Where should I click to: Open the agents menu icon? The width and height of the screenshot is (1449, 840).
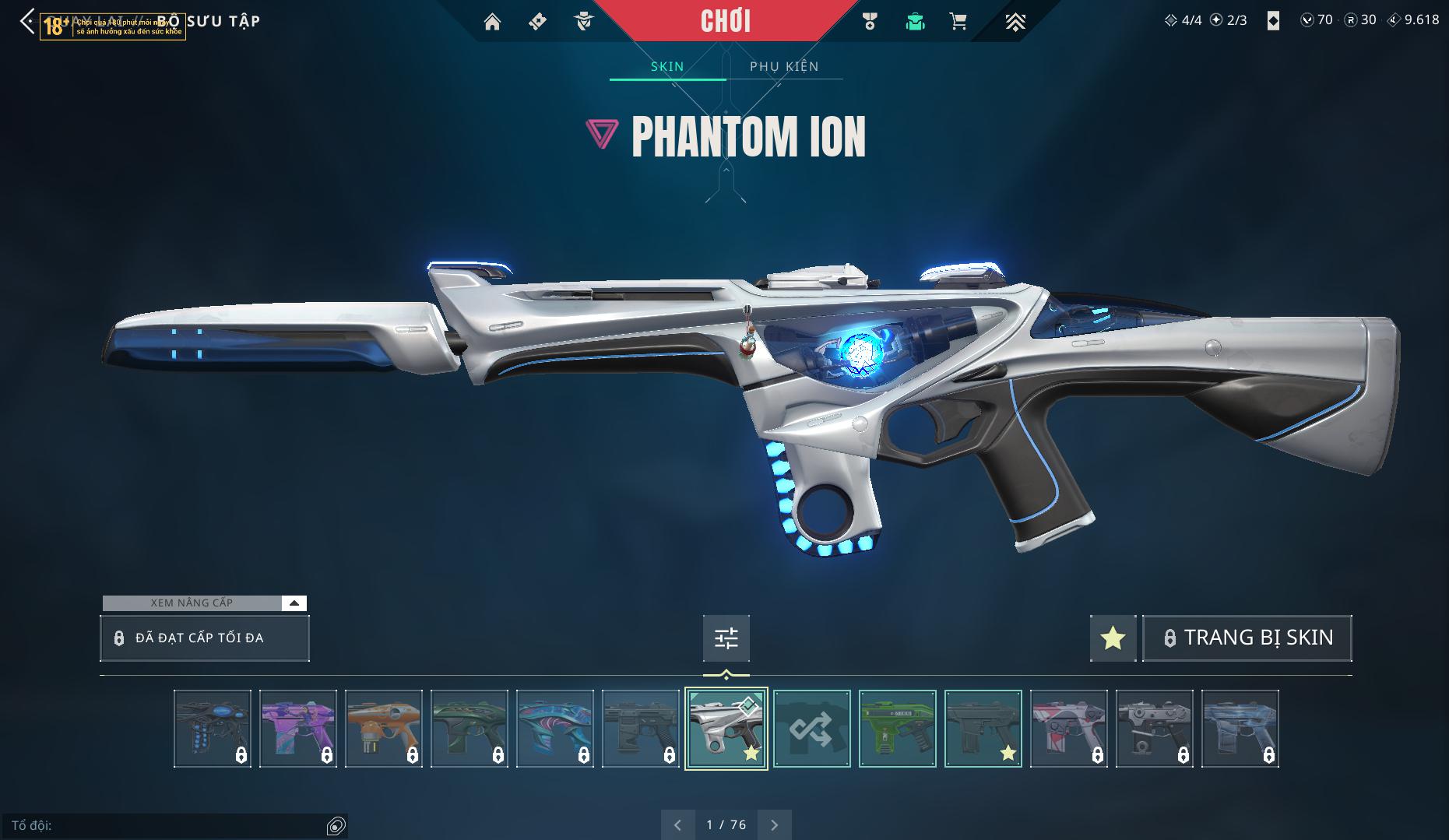583,22
